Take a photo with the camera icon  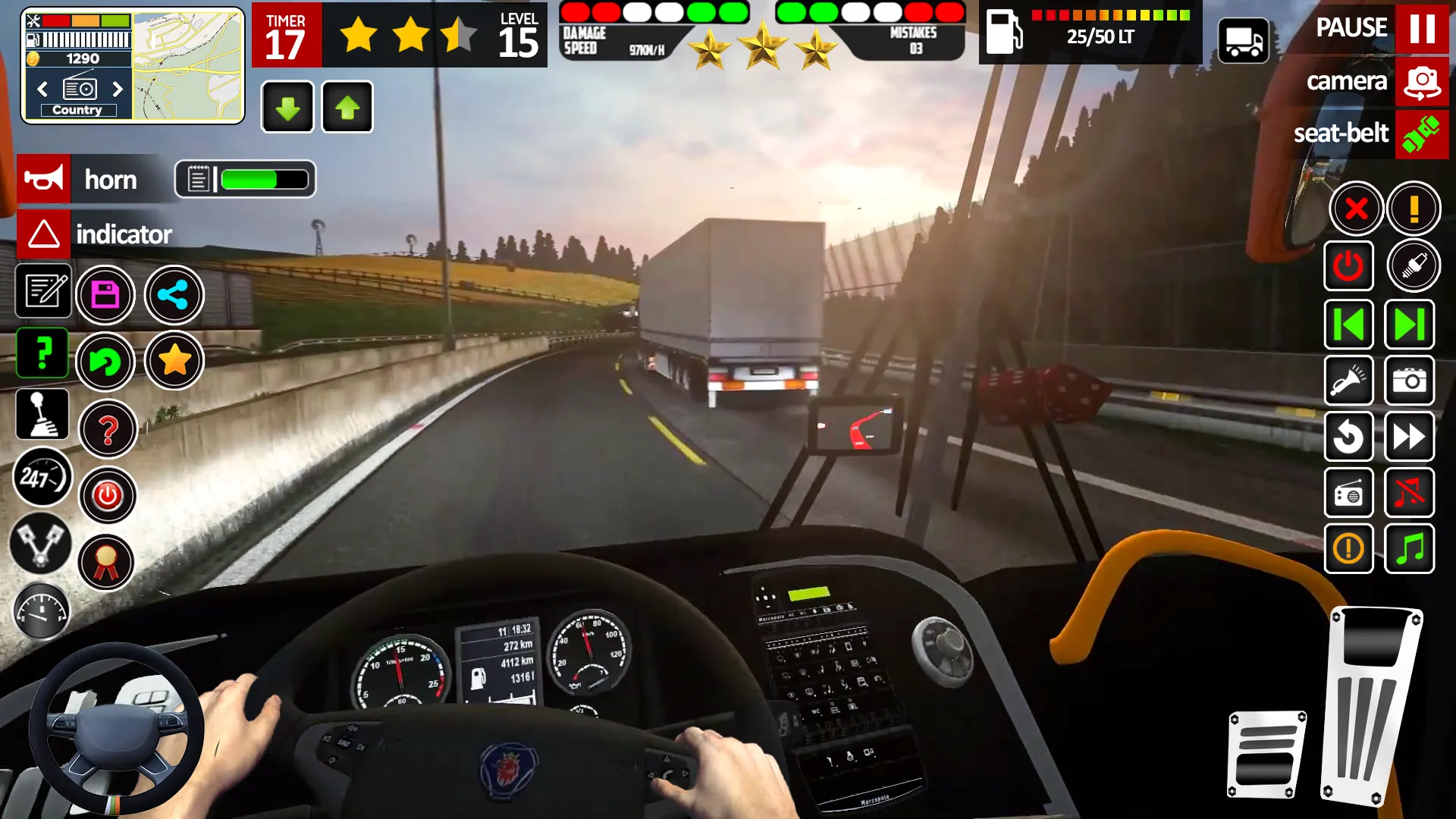coord(1409,381)
